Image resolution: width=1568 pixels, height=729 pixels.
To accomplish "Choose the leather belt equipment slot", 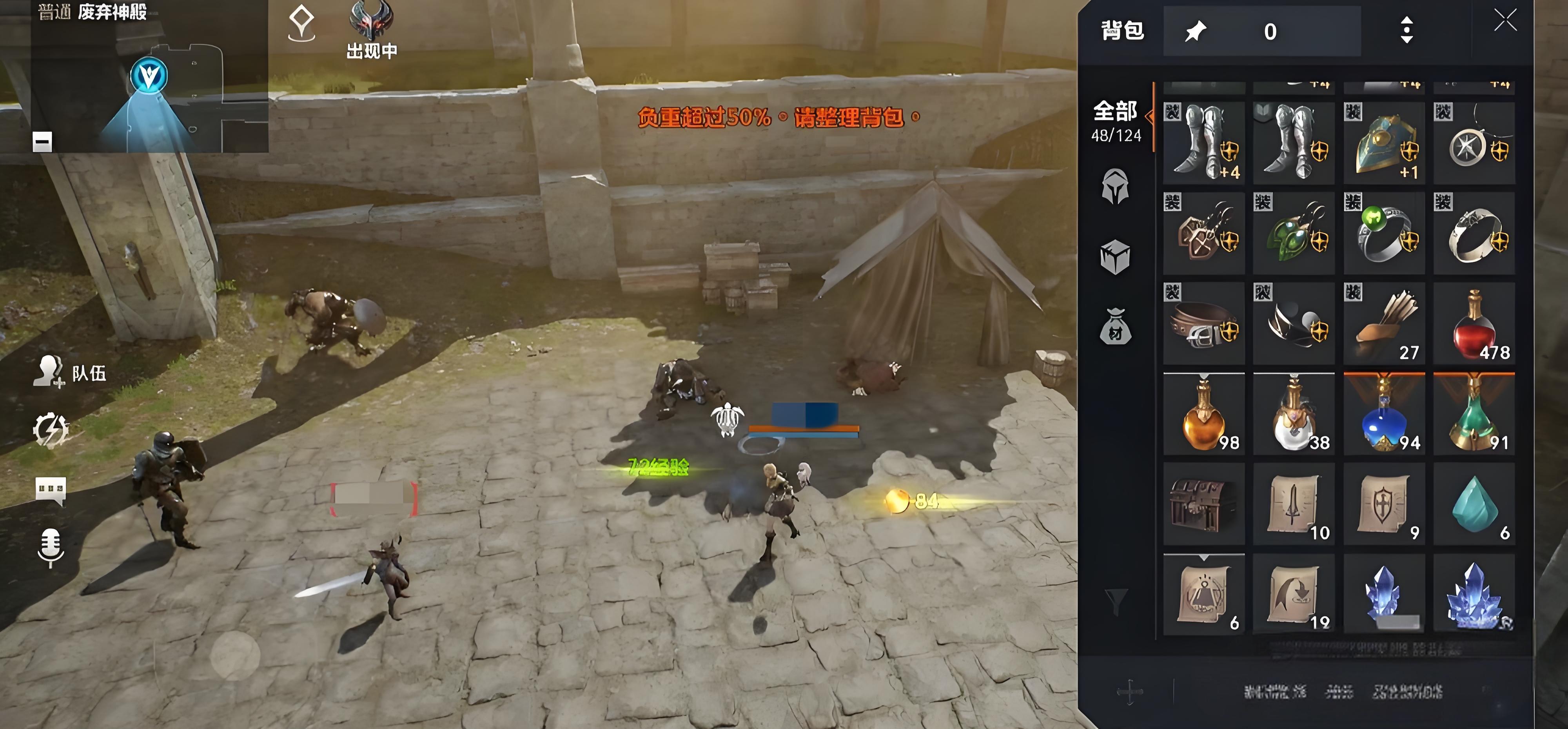I will [1203, 324].
